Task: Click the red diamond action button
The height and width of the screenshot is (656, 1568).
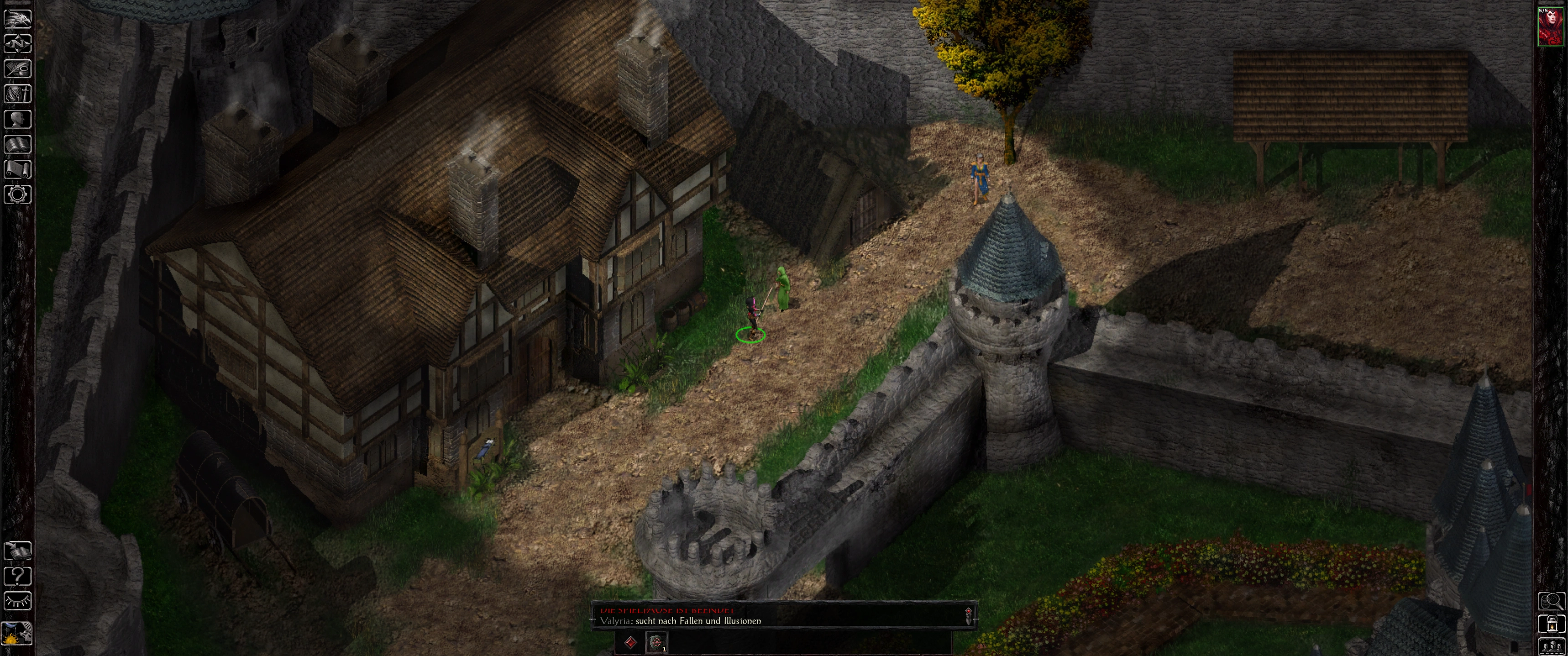Action: click(631, 642)
